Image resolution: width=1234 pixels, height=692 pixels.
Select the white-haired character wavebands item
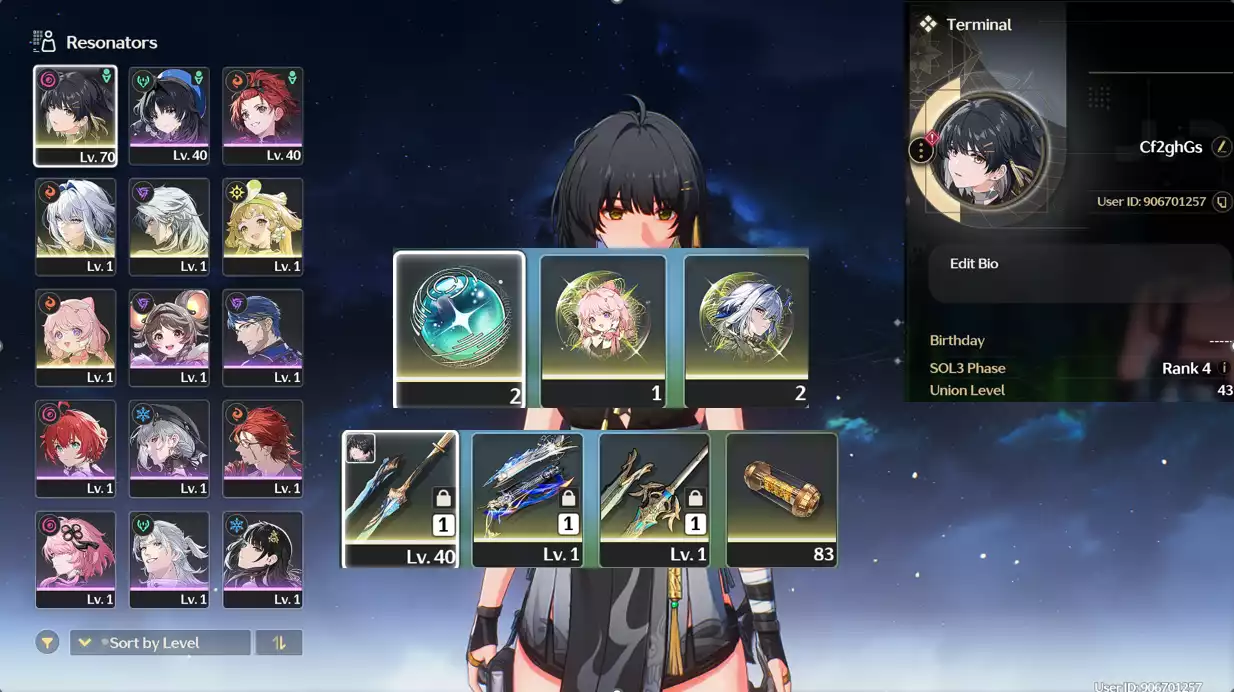pyautogui.click(x=746, y=330)
